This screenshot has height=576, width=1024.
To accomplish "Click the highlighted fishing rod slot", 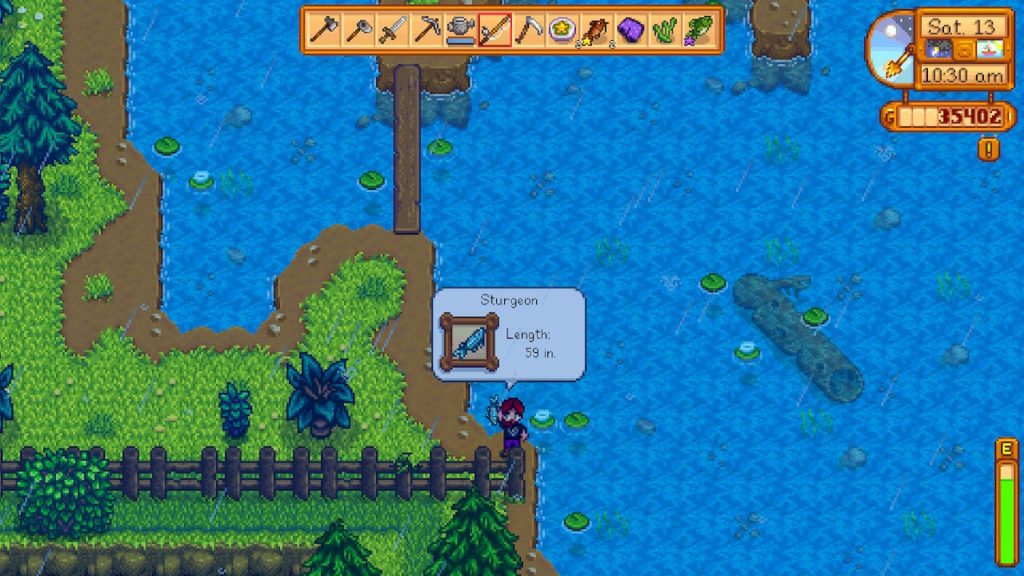I will (494, 30).
